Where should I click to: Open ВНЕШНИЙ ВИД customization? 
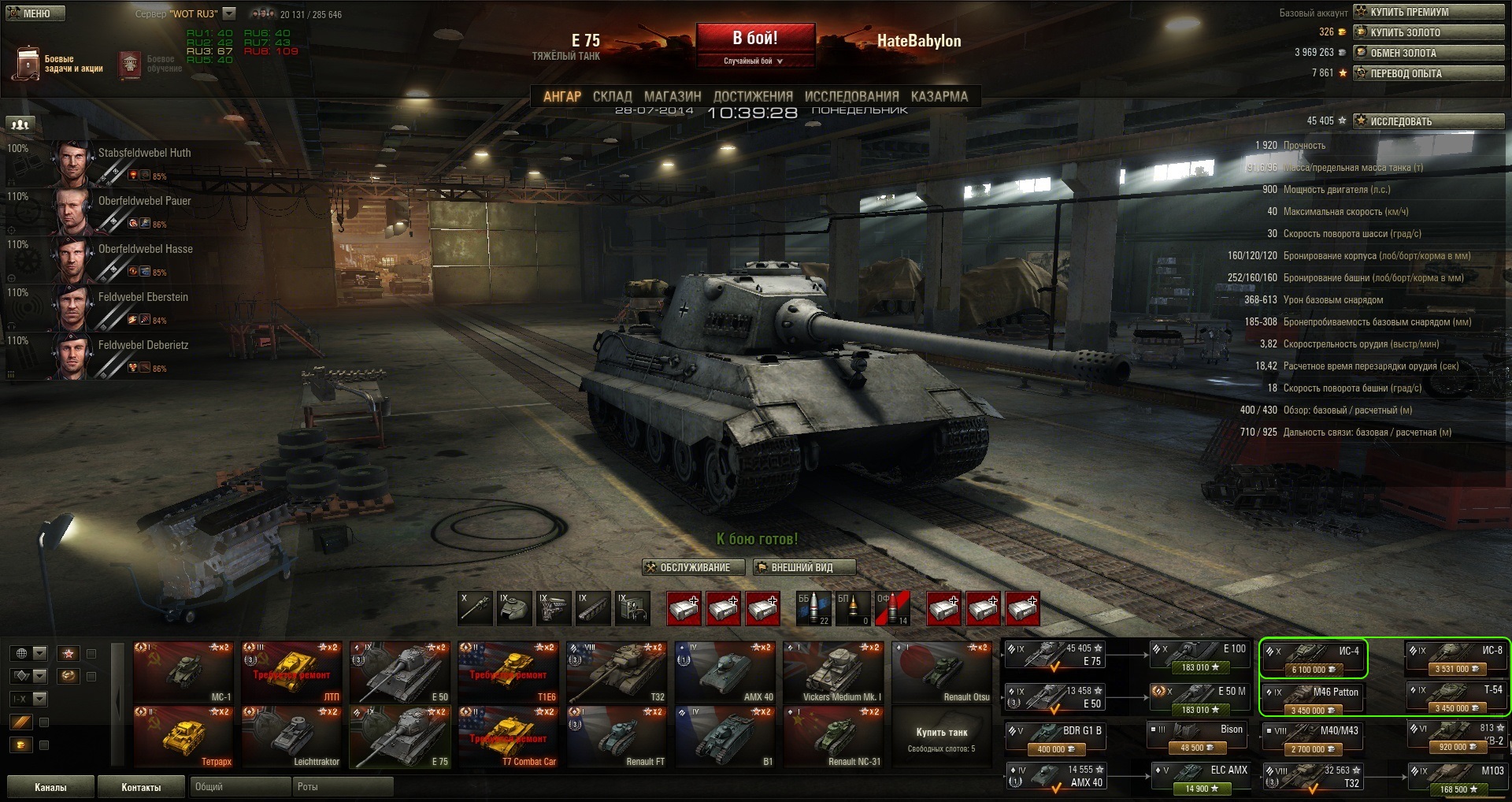pos(803,567)
